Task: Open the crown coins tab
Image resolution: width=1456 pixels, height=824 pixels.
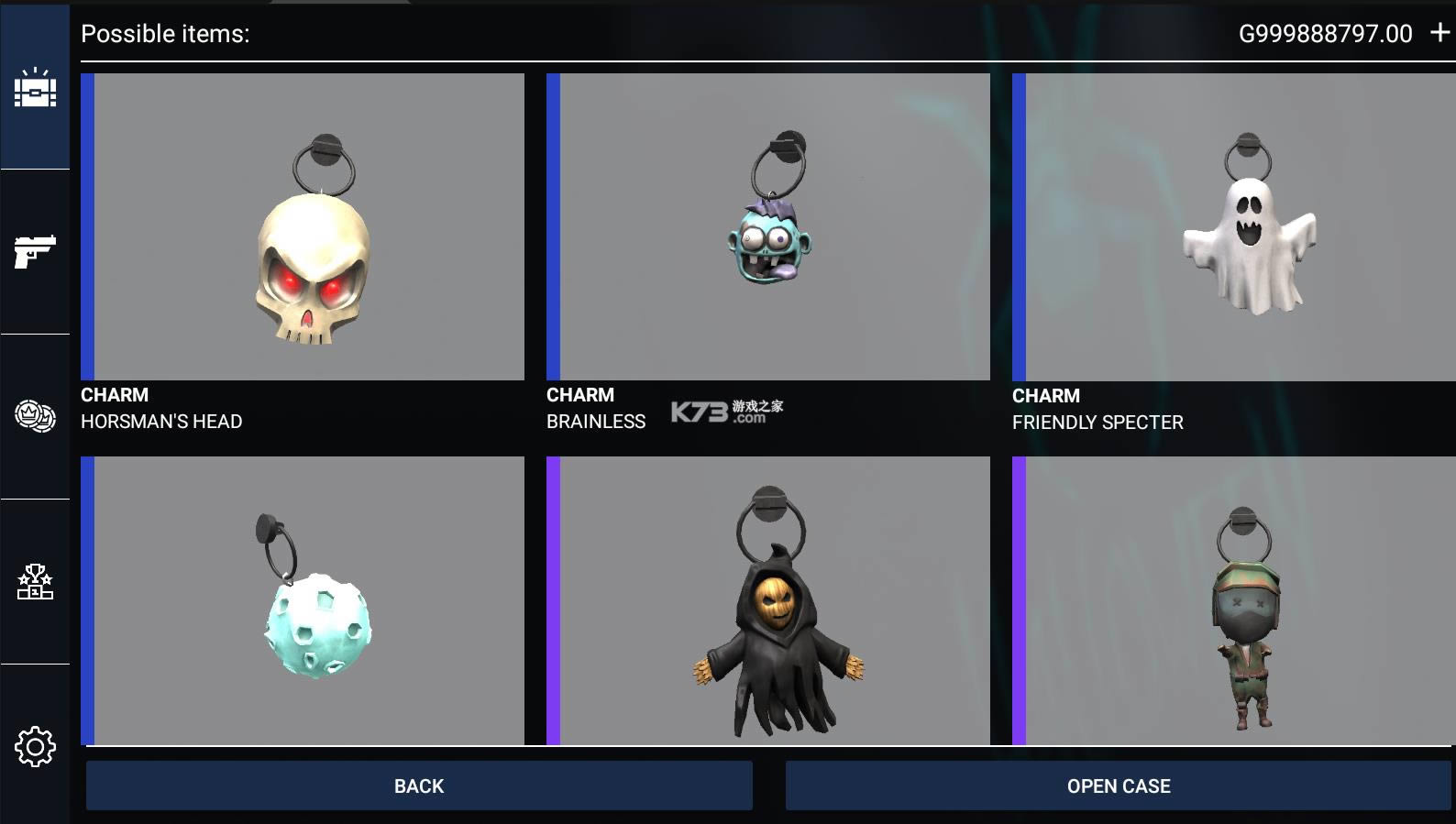Action: (35, 416)
